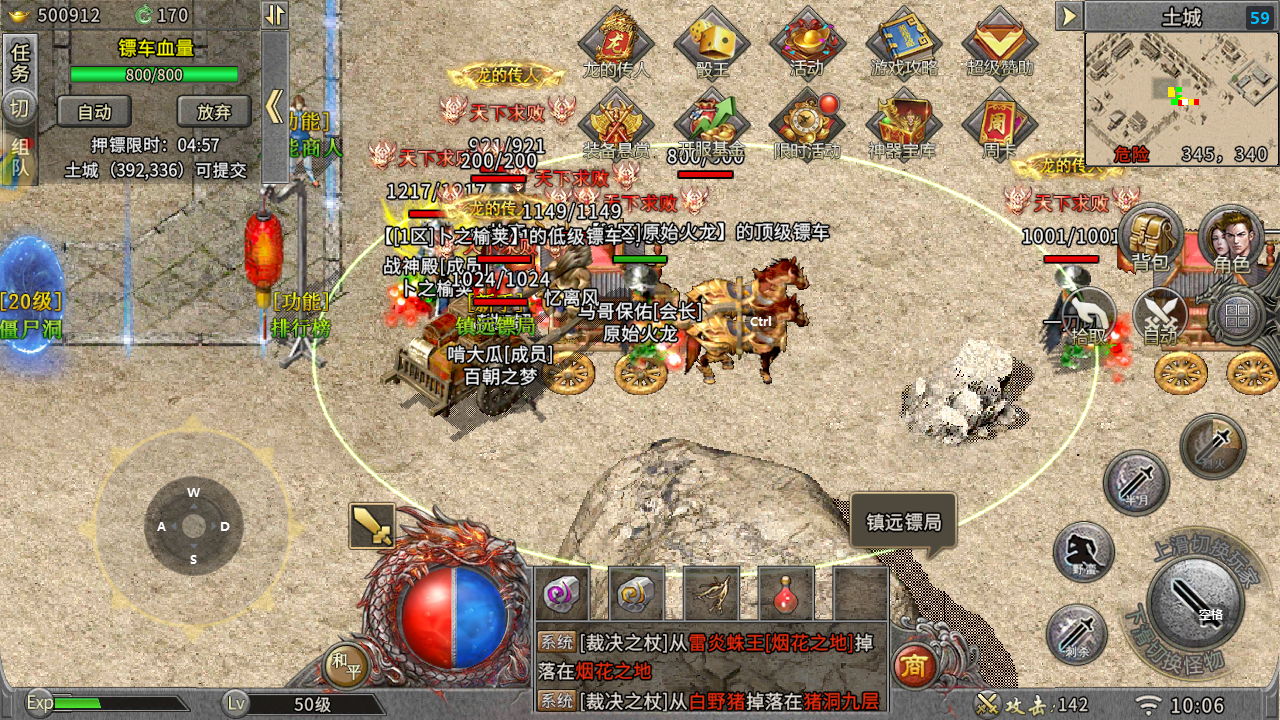Collapse the escort panel with the arrow
Image resolution: width=1280 pixels, height=720 pixels.
tap(274, 105)
